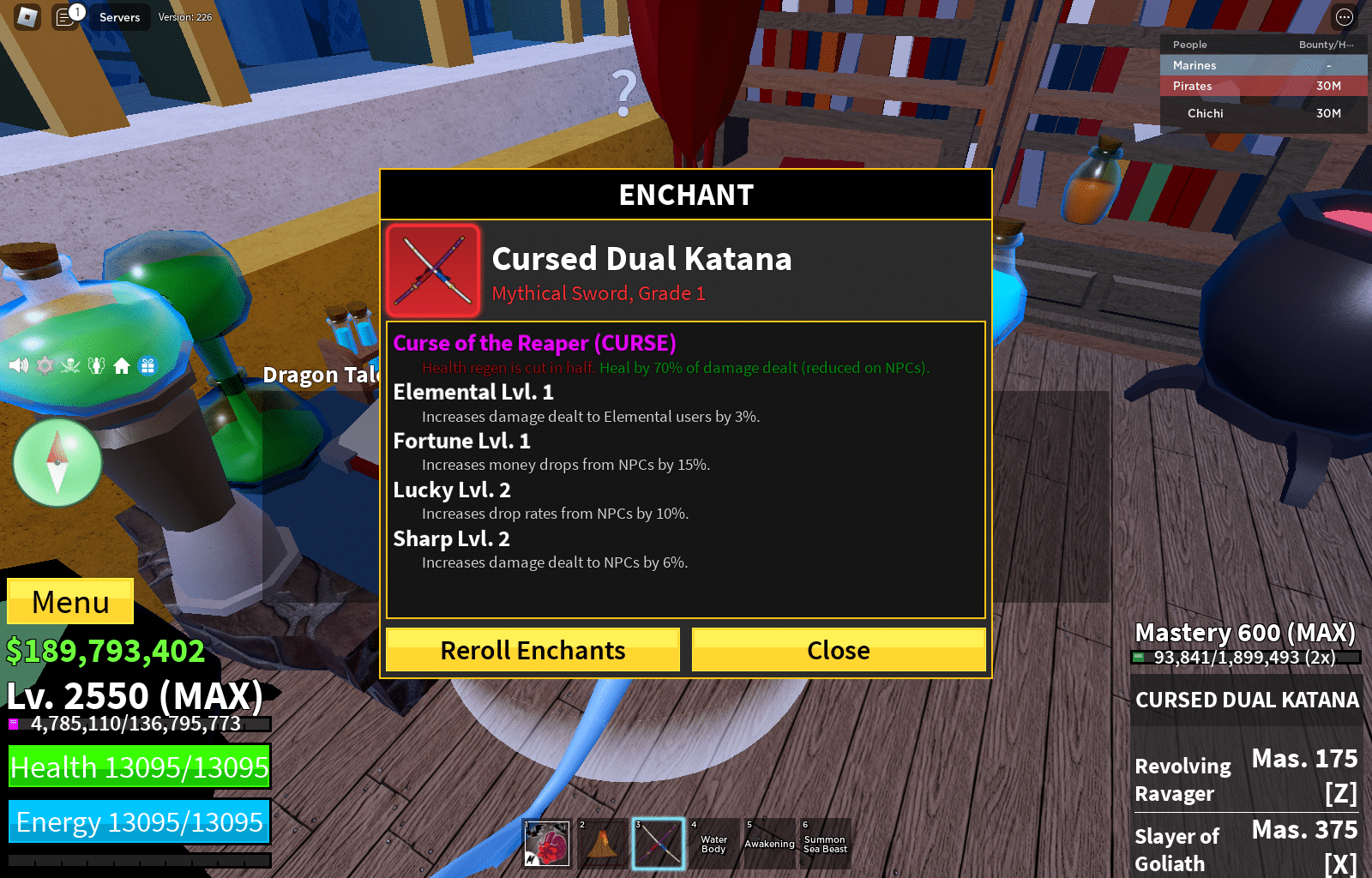Click the green compass navigation icon

pos(57,463)
